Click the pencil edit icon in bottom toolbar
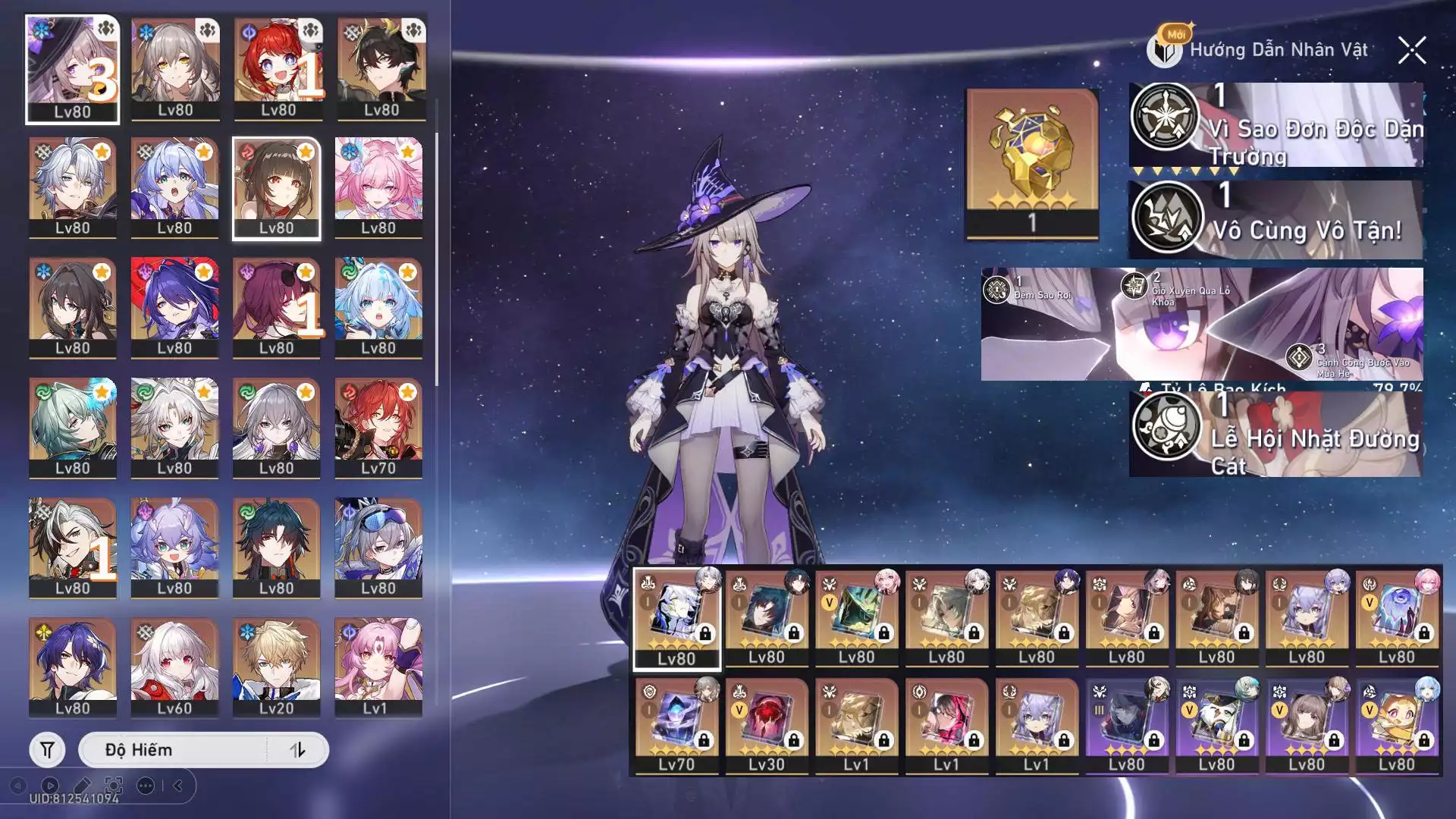The height and width of the screenshot is (819, 1456). tap(82, 786)
